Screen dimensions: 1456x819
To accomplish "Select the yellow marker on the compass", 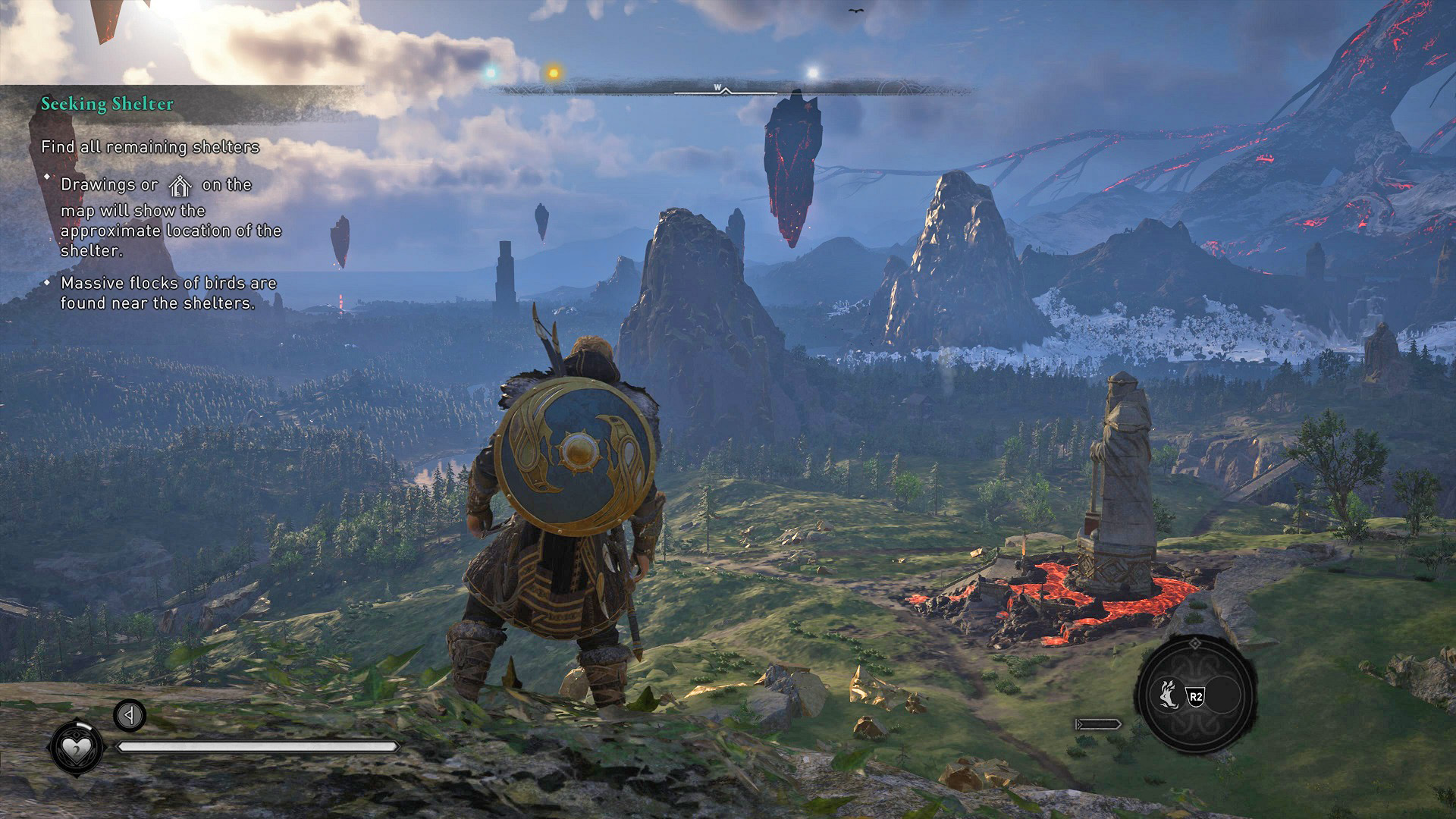I will pos(554,74).
